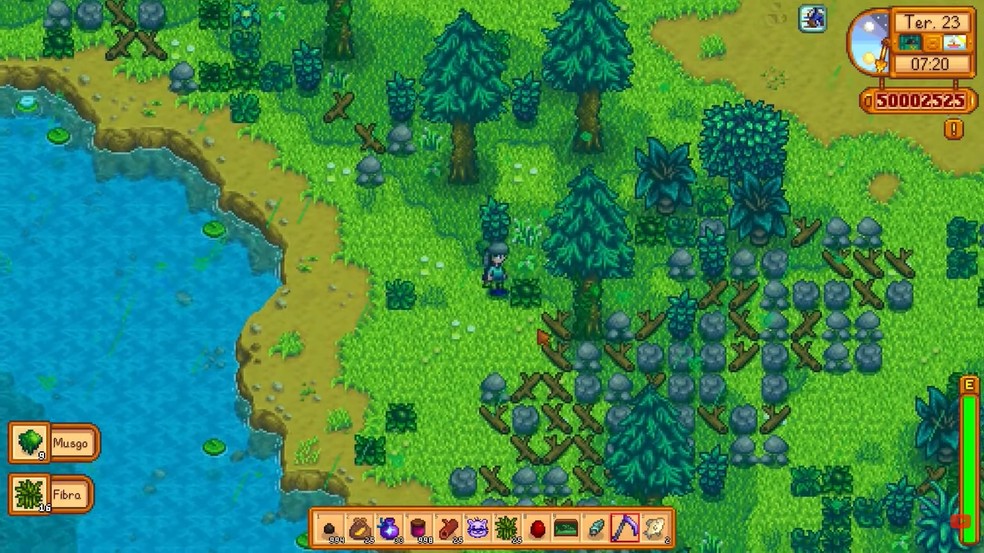Open the journal exclamation mark button
This screenshot has width=984, height=553.
pos(953,129)
